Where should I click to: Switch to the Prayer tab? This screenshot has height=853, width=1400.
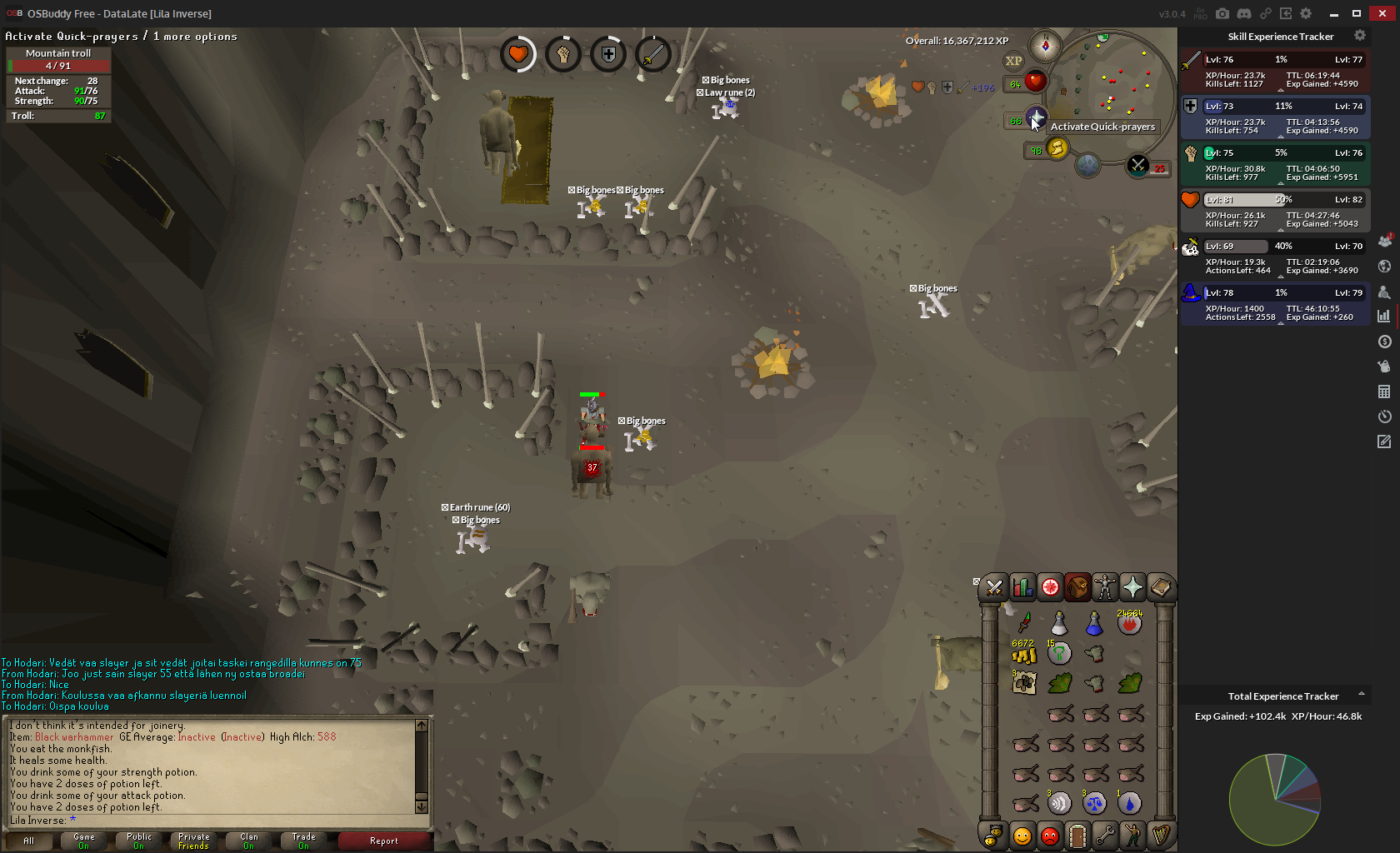(x=1132, y=588)
